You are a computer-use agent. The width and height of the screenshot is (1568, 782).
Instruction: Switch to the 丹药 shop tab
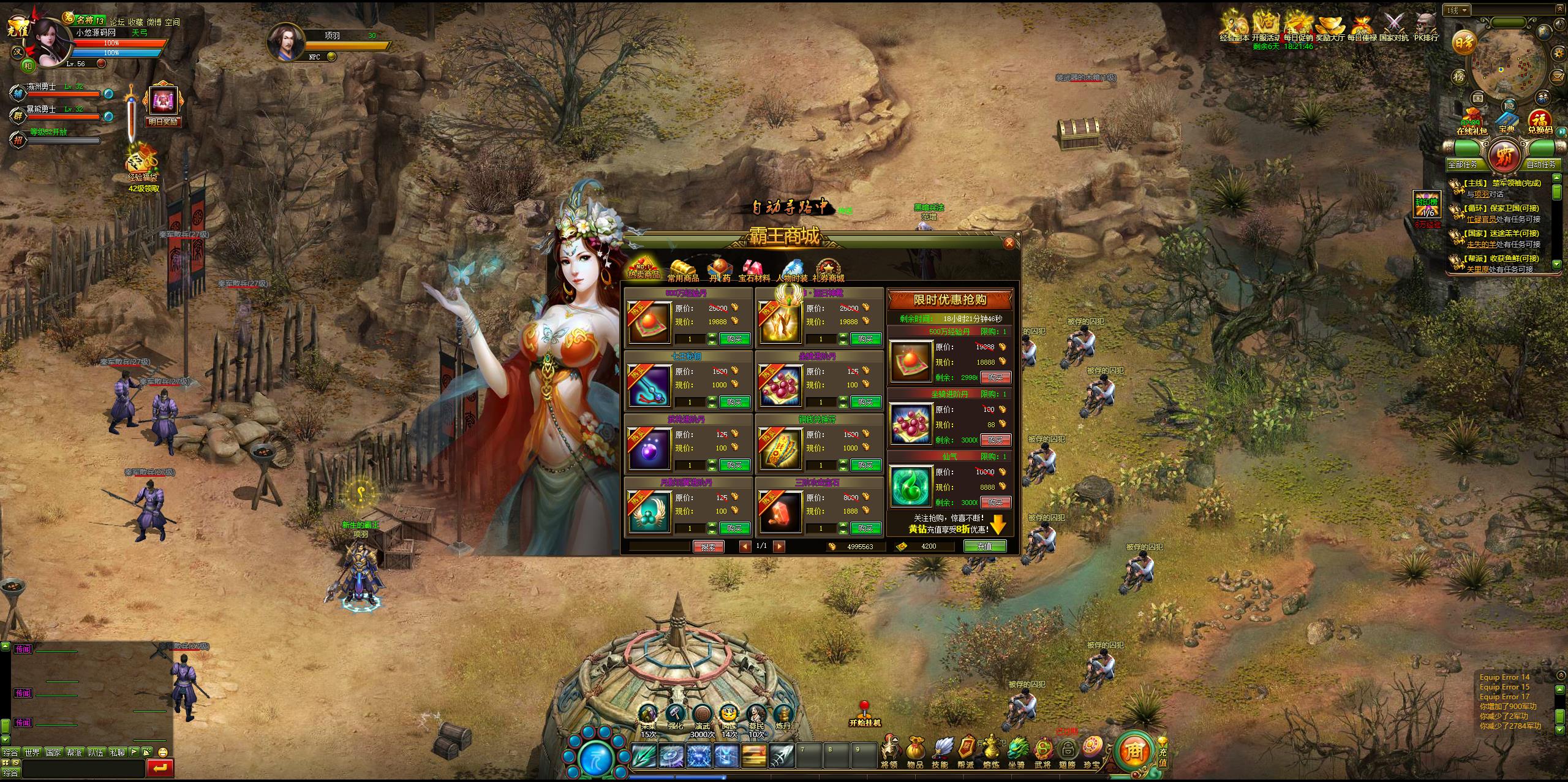pos(720,271)
